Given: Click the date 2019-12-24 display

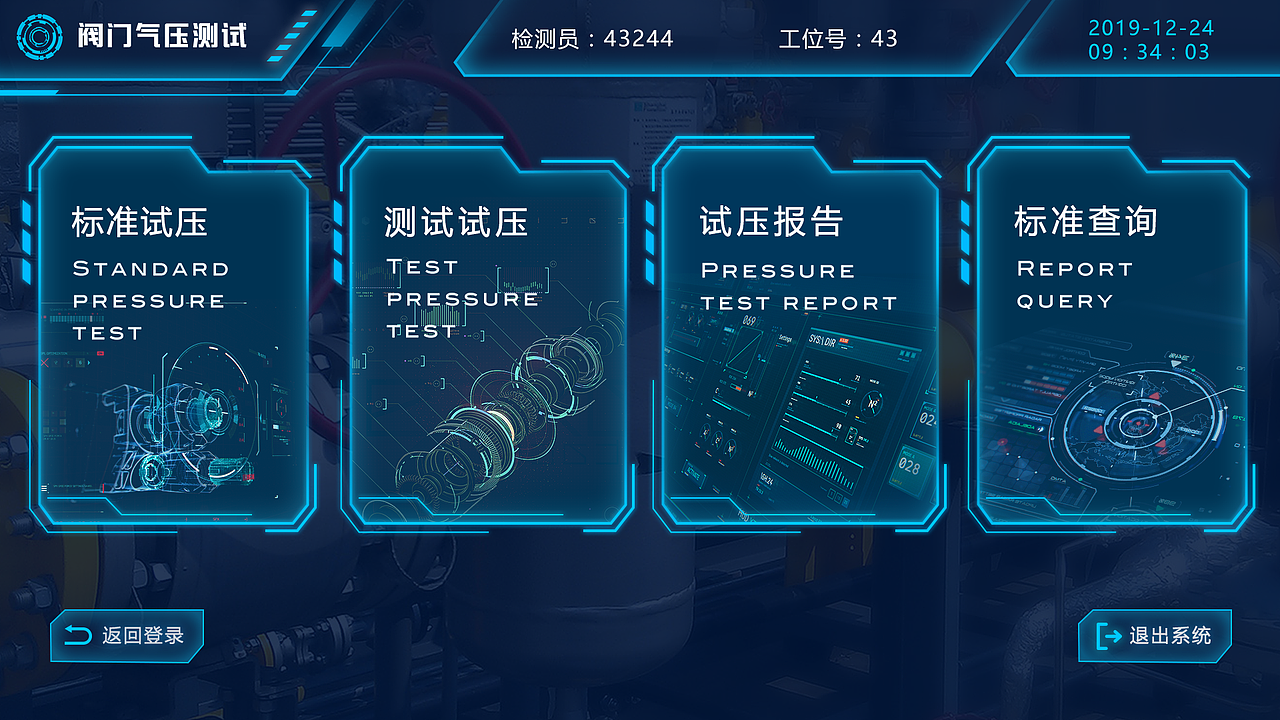Looking at the screenshot, I should (x=1151, y=28).
